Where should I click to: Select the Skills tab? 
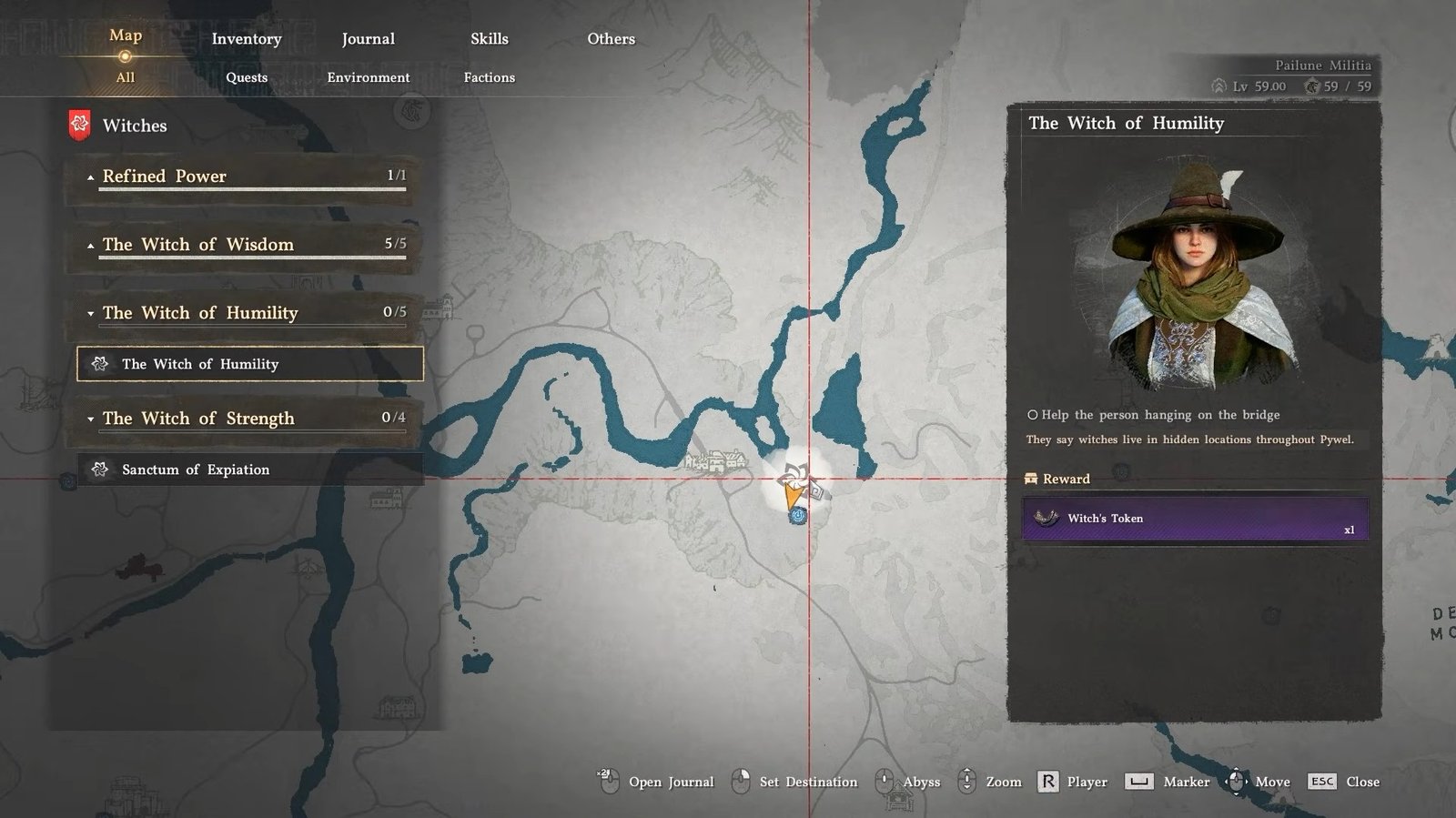pos(490,39)
